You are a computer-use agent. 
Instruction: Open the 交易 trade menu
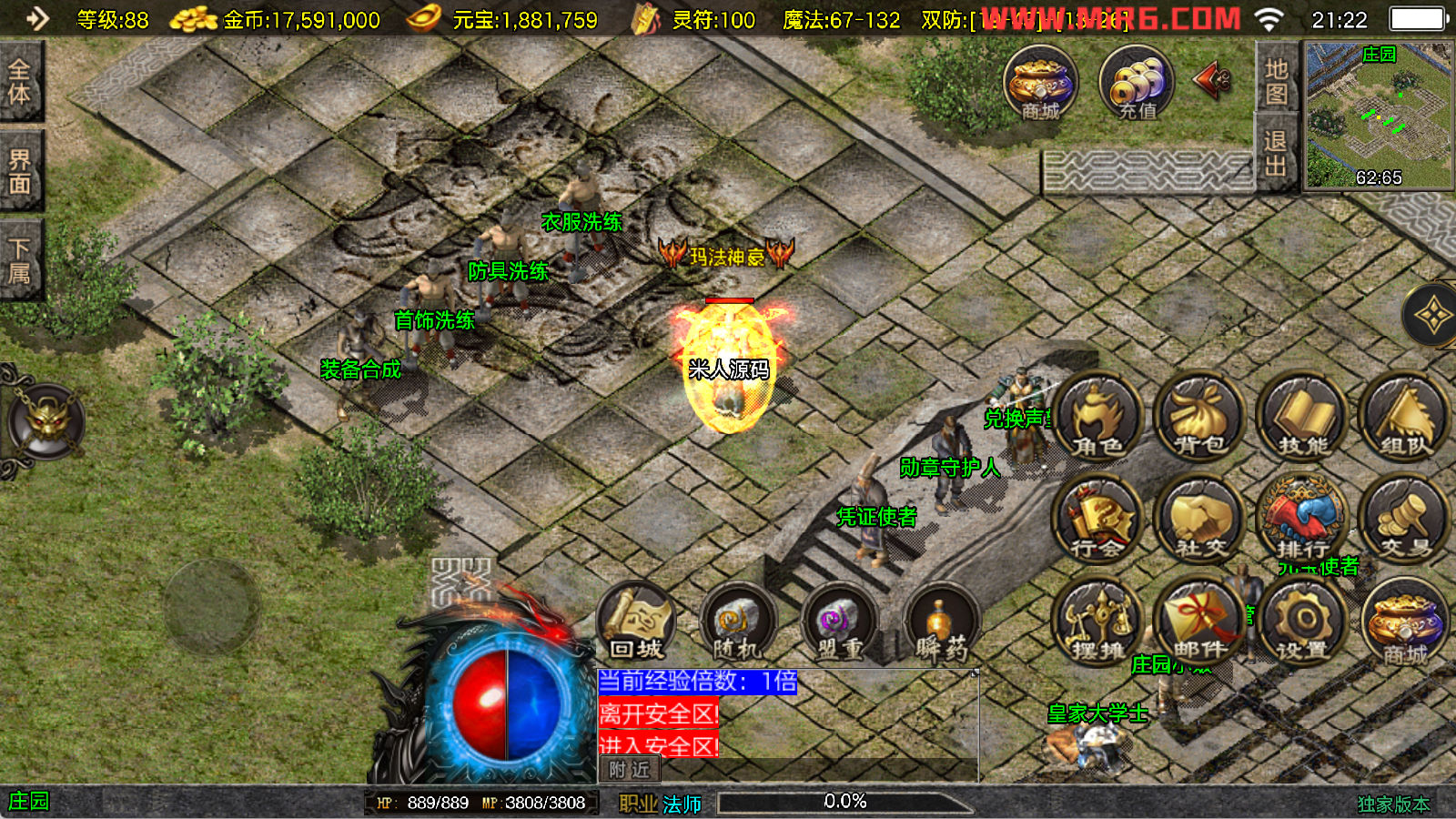coord(1404,520)
